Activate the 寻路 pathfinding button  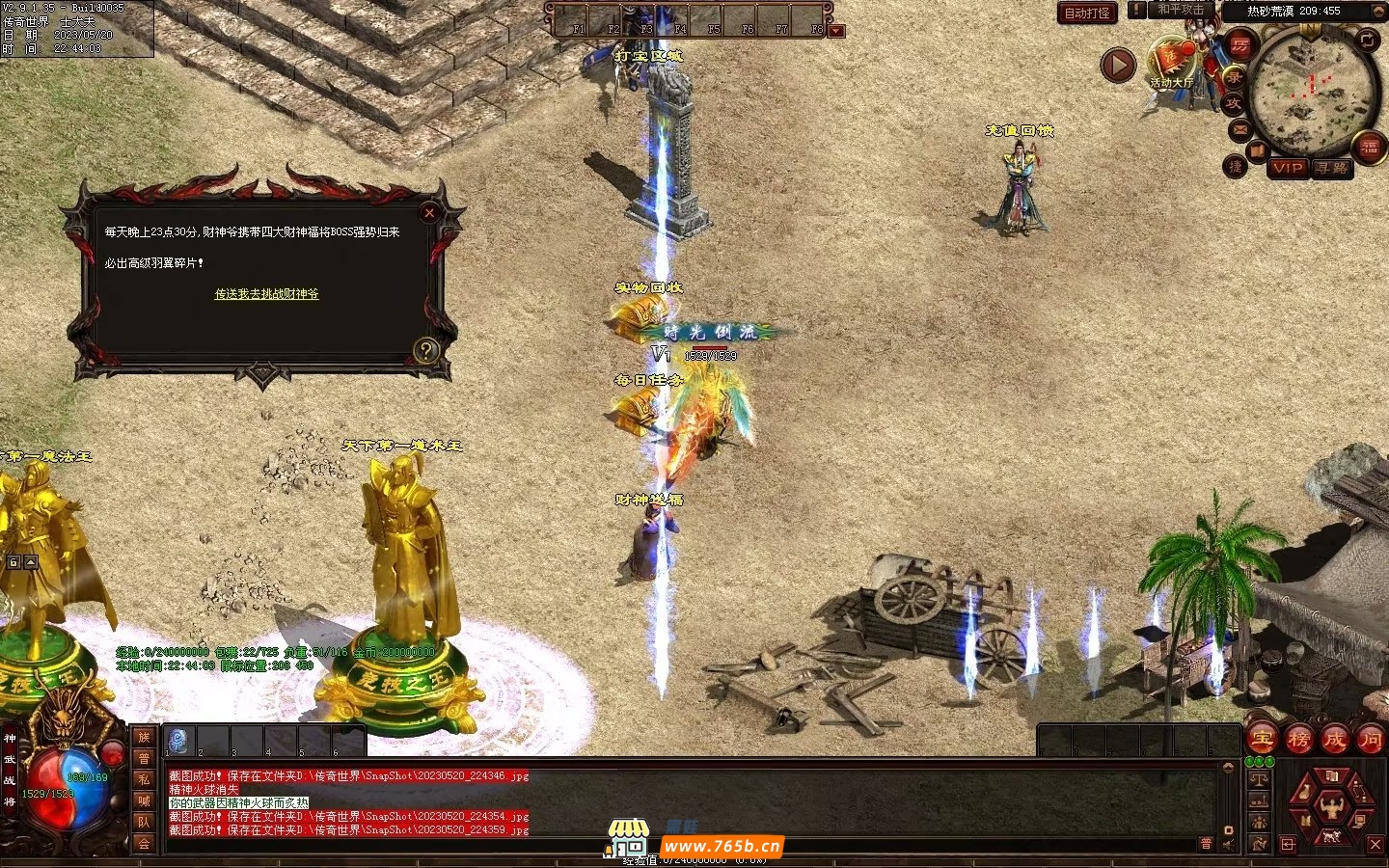pyautogui.click(x=1332, y=168)
